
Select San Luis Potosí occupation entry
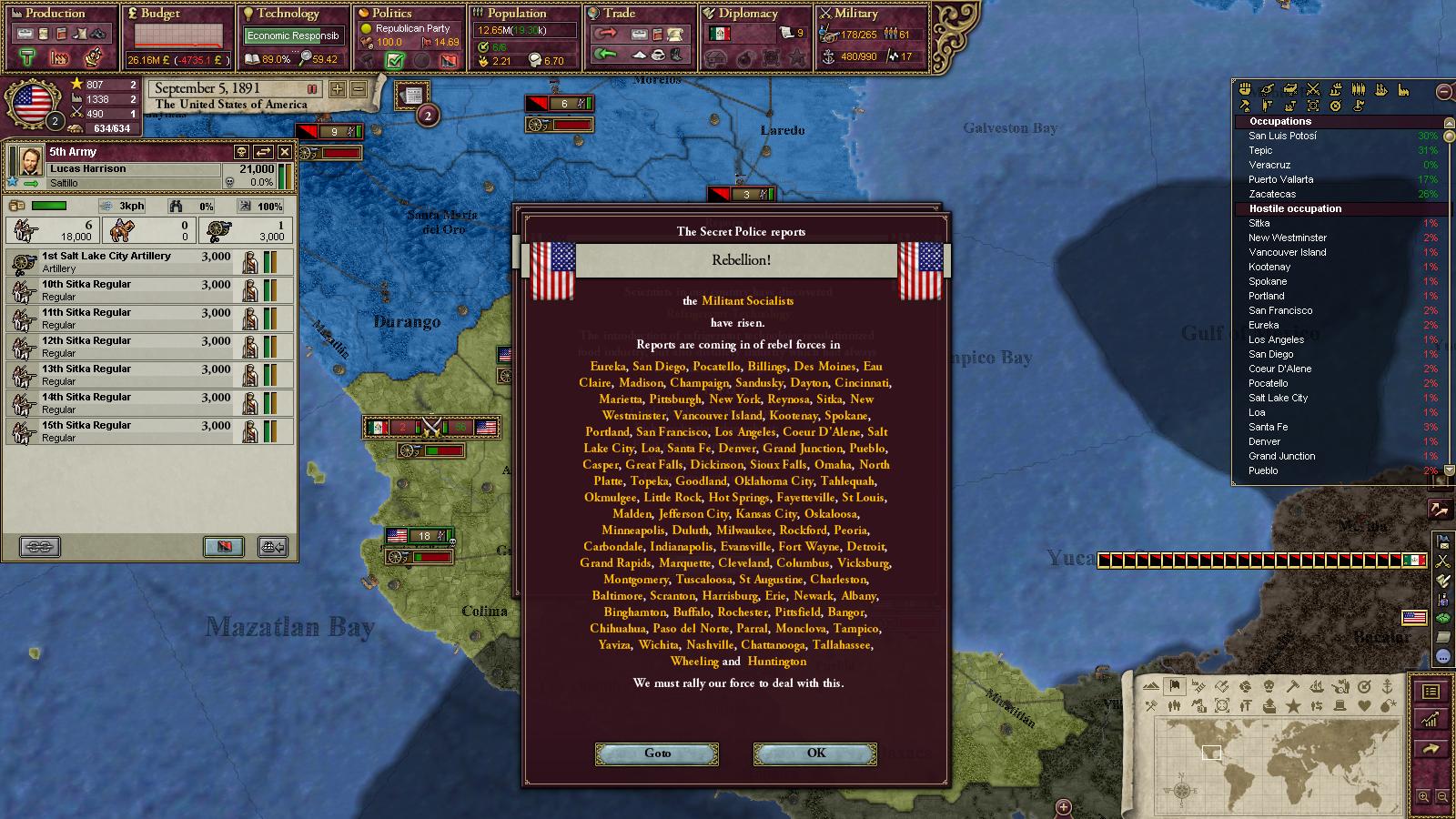(x=1282, y=136)
